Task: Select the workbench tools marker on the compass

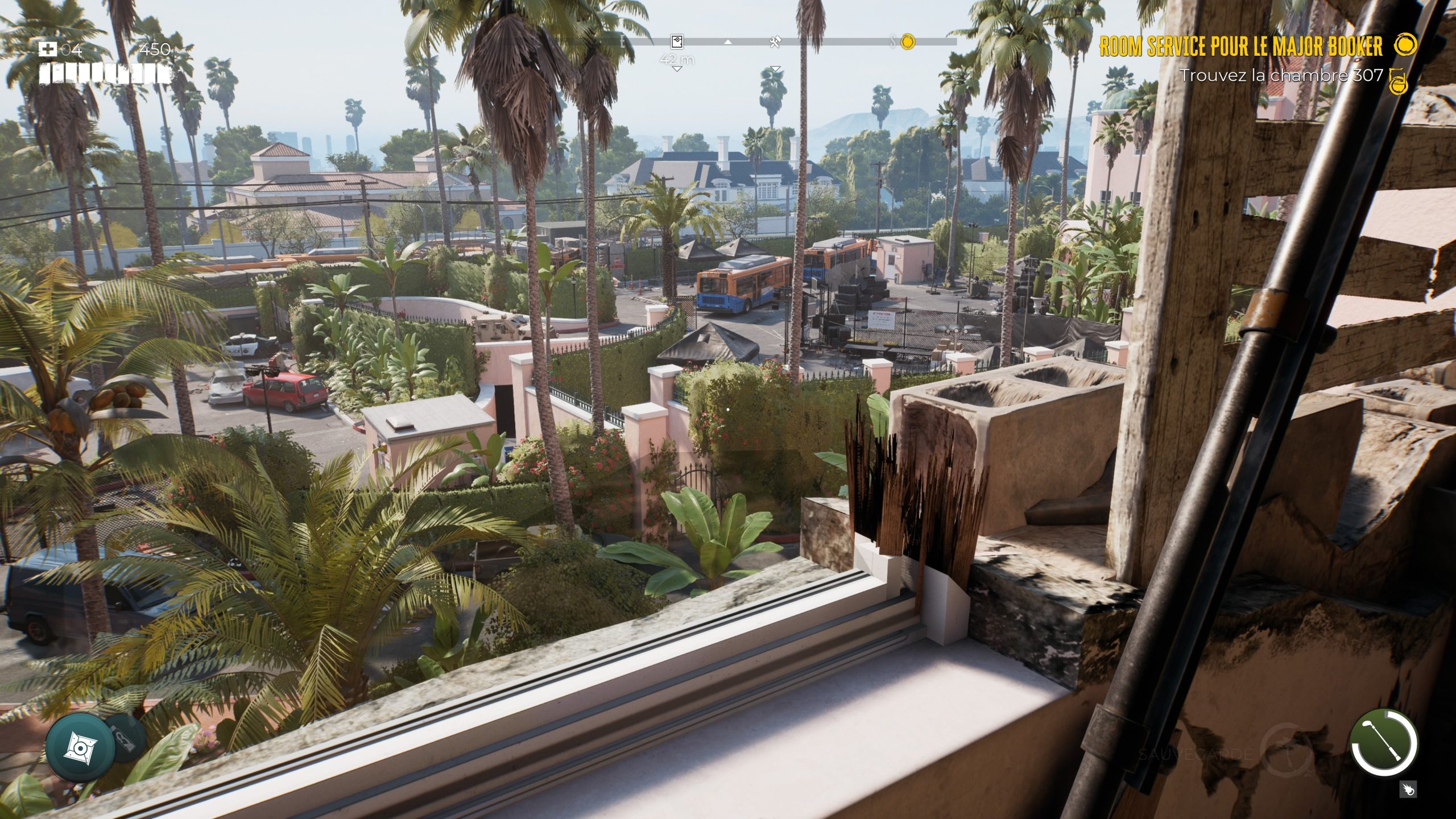Action: coord(775,42)
